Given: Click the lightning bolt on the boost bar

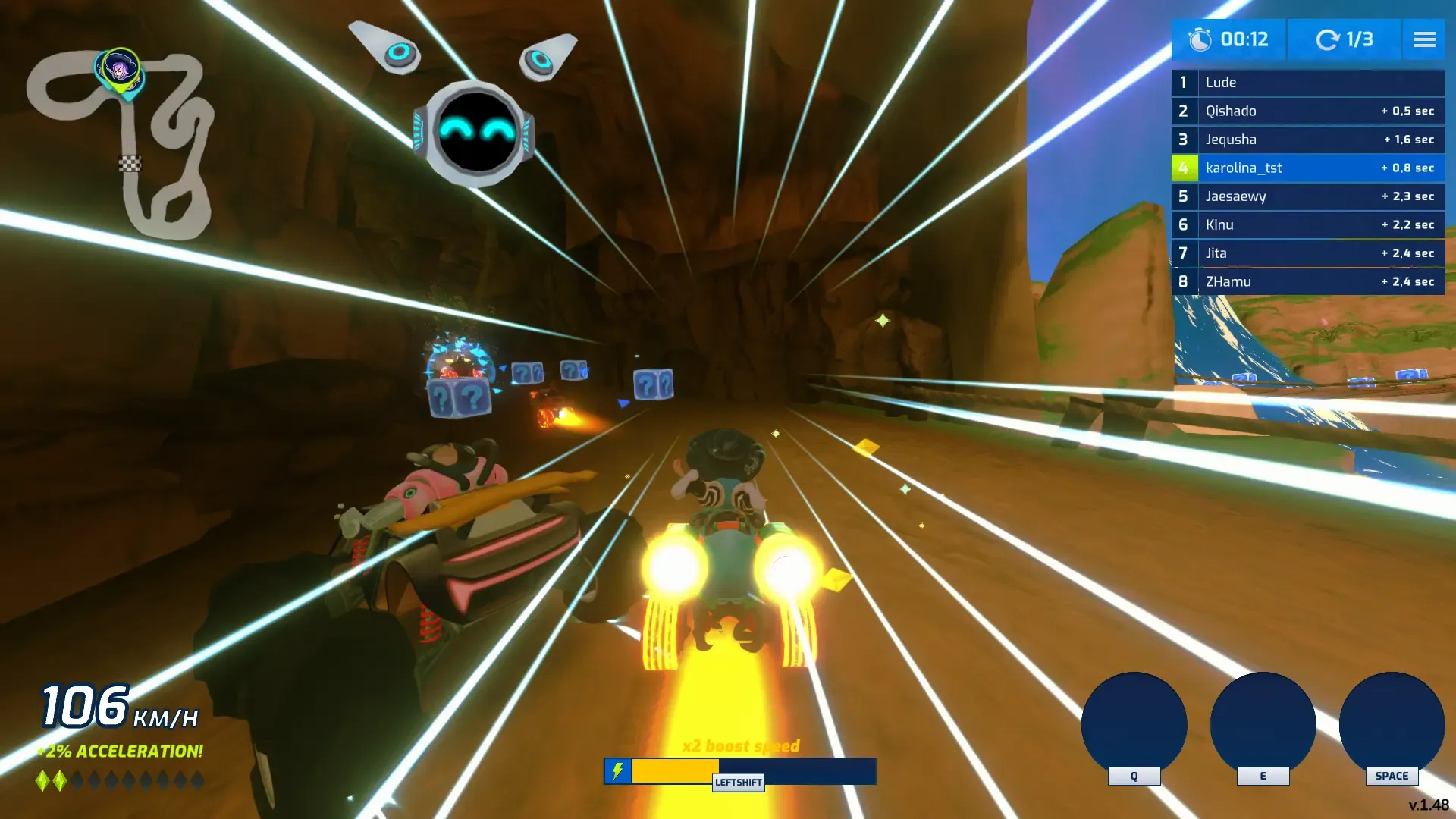Looking at the screenshot, I should pos(618,771).
